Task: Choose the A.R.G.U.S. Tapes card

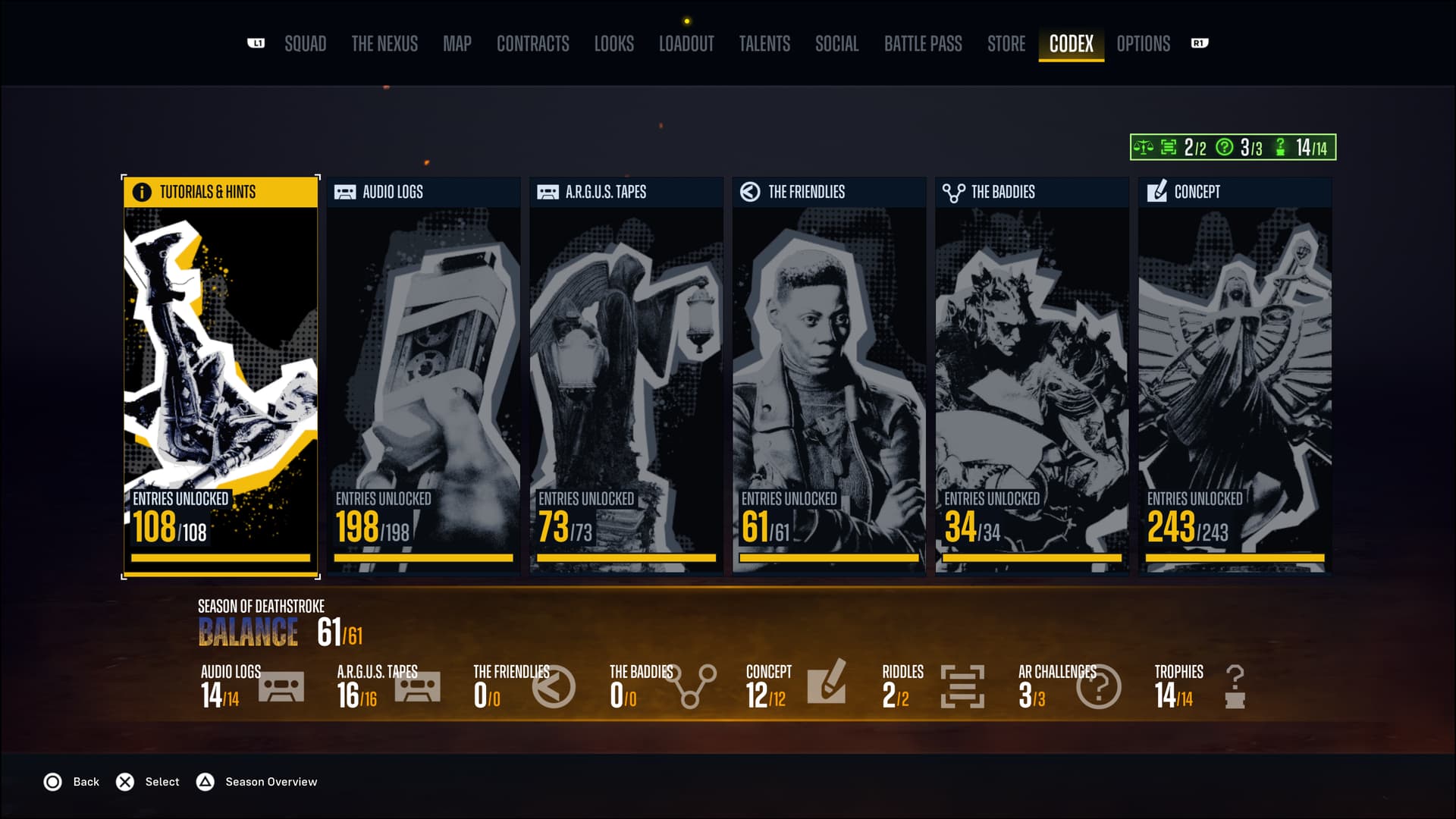Action: (x=626, y=377)
